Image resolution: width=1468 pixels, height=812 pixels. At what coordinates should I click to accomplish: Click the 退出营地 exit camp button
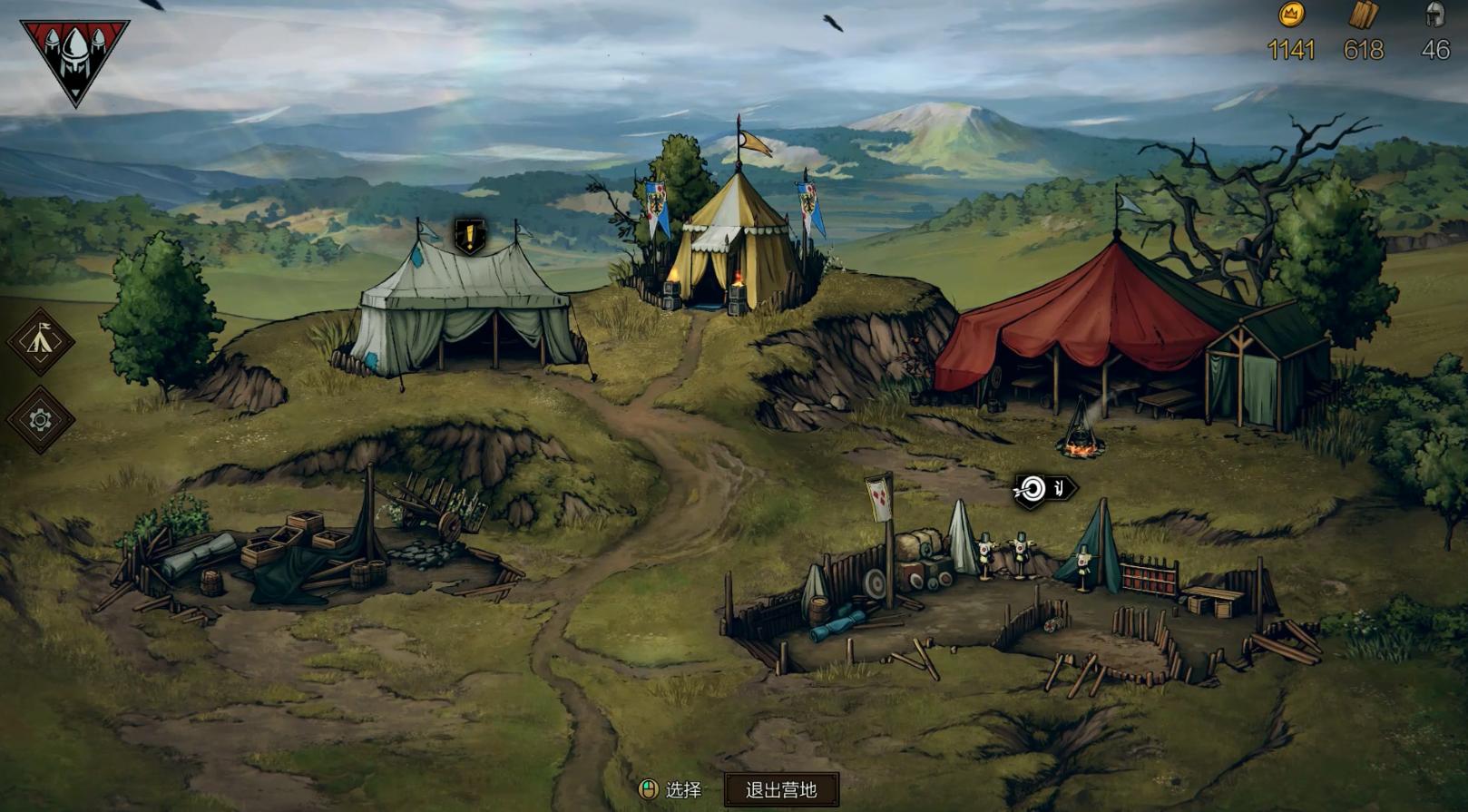[x=781, y=789]
